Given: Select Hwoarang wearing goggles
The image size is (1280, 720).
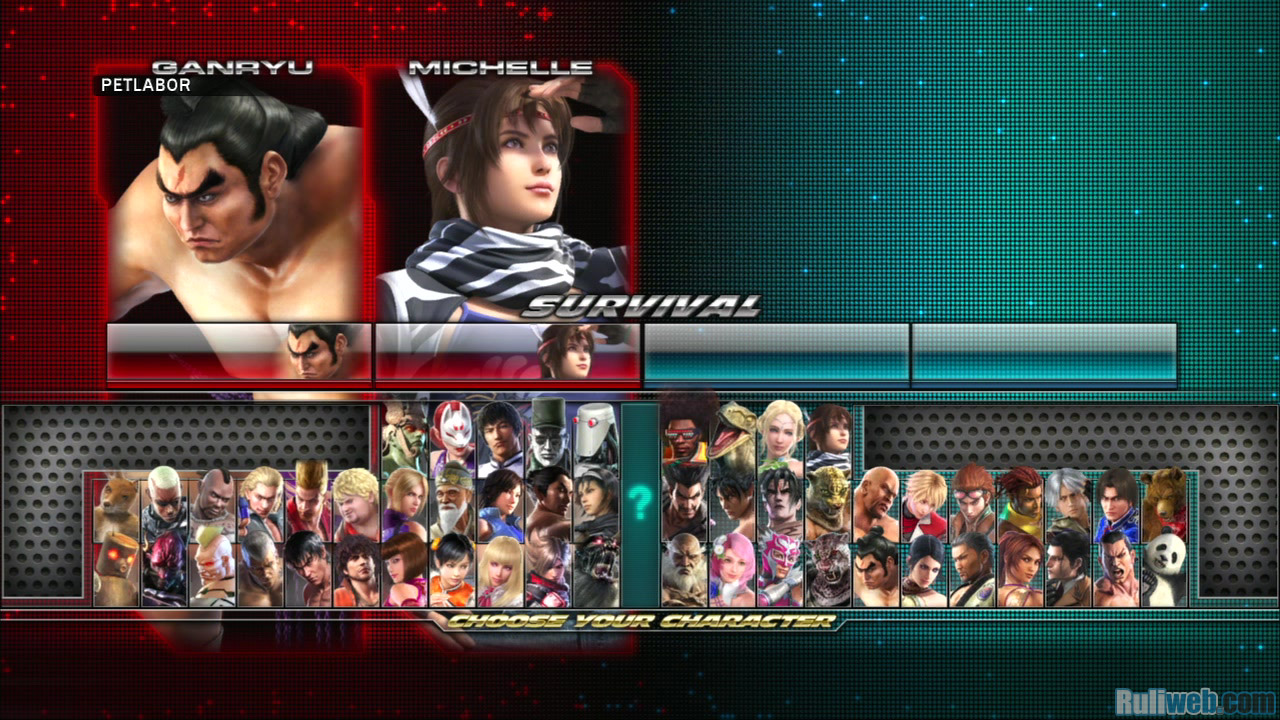Looking at the screenshot, I should pyautogui.click(x=973, y=500).
